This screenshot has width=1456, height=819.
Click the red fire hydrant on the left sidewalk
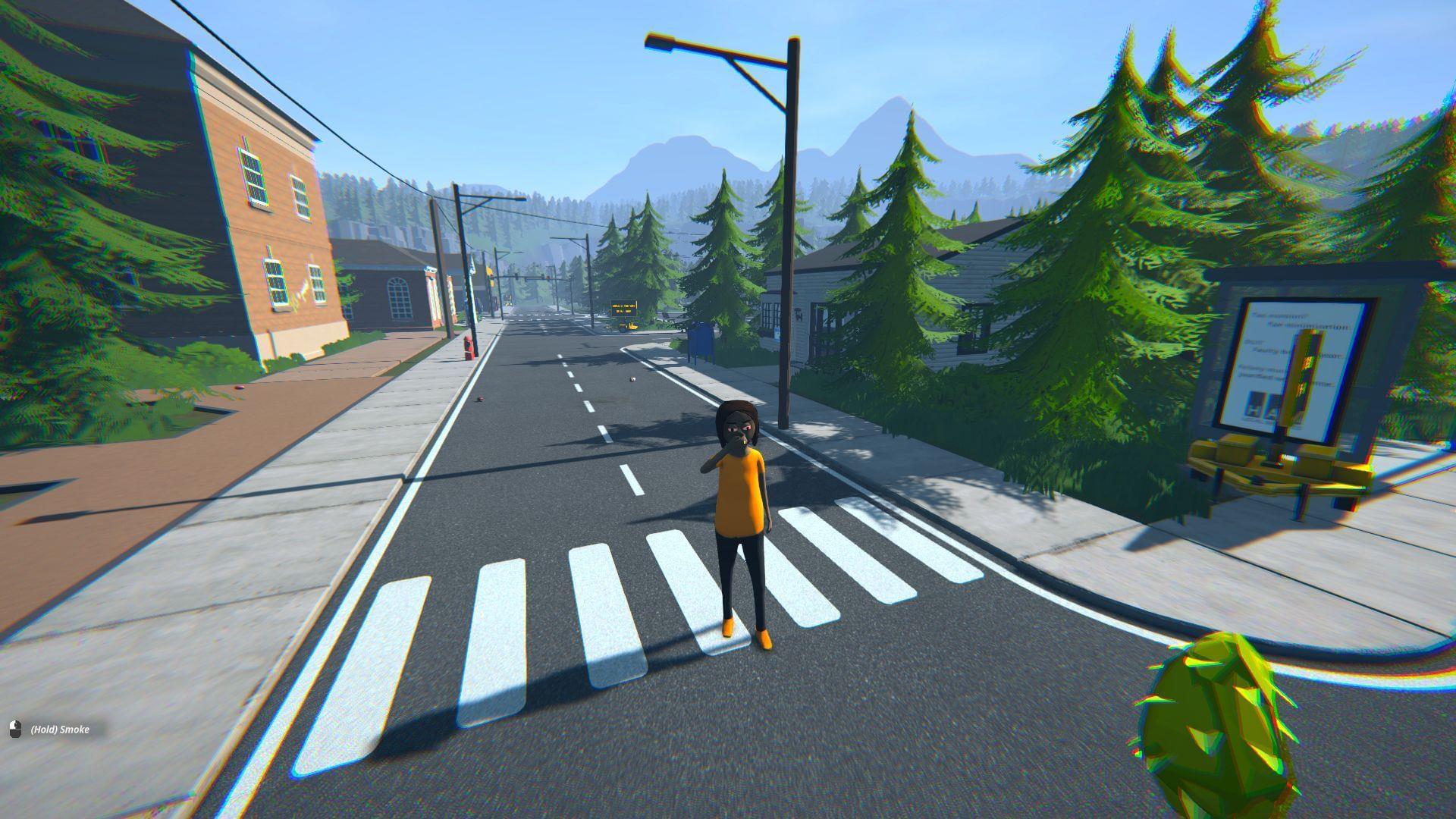(x=469, y=347)
